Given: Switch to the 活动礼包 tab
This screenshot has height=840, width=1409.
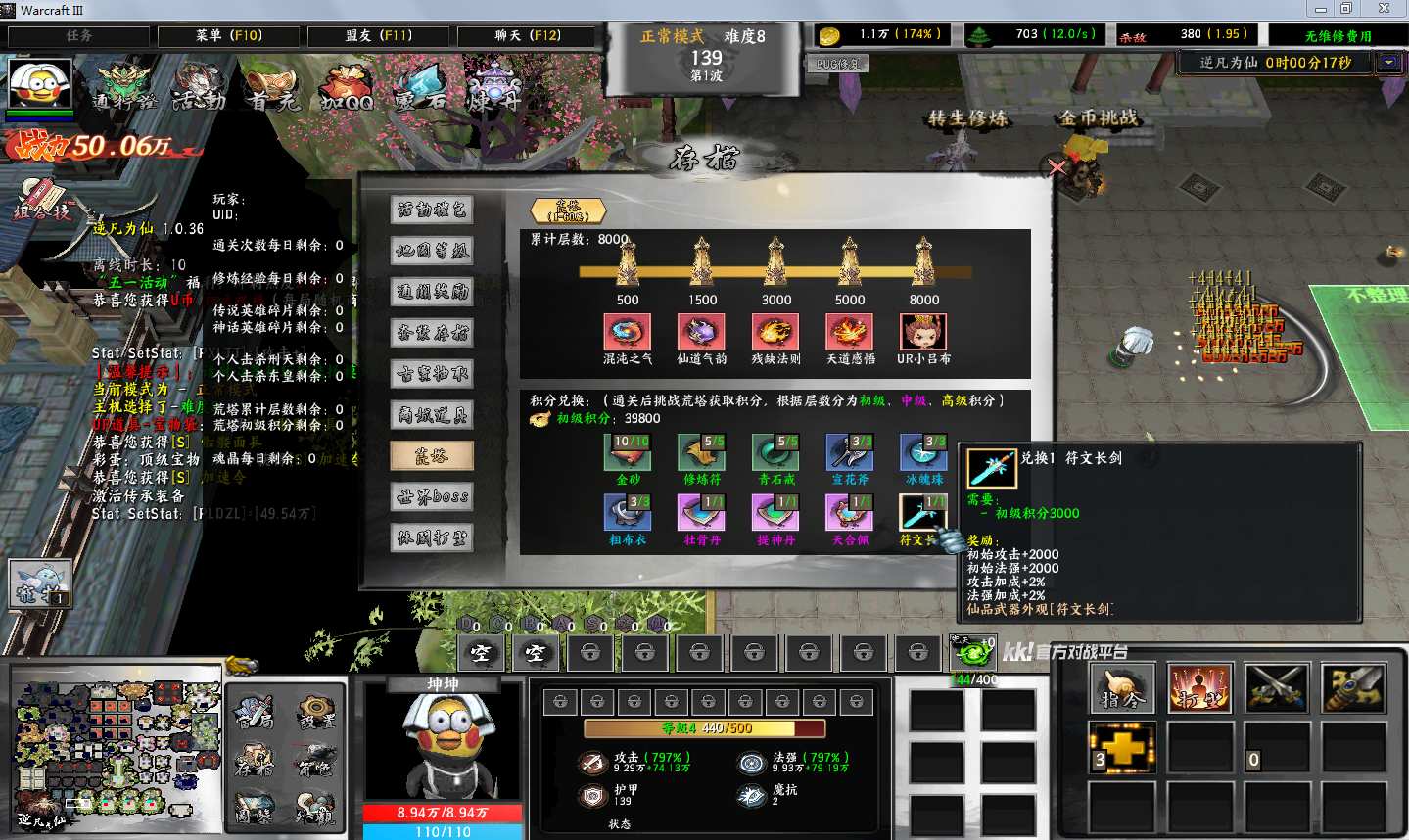Looking at the screenshot, I should pyautogui.click(x=432, y=210).
